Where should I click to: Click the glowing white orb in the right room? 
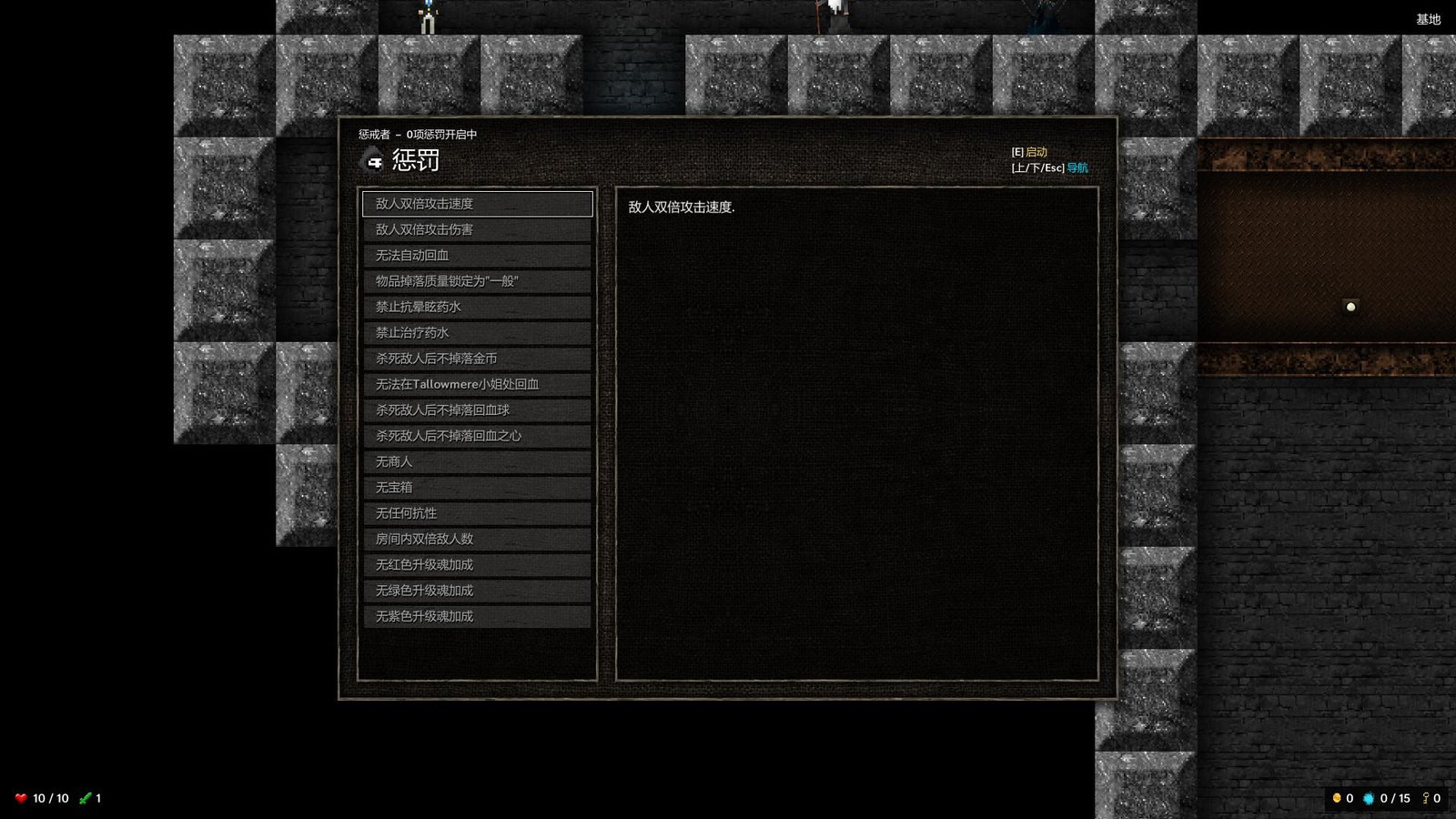pos(1350,307)
